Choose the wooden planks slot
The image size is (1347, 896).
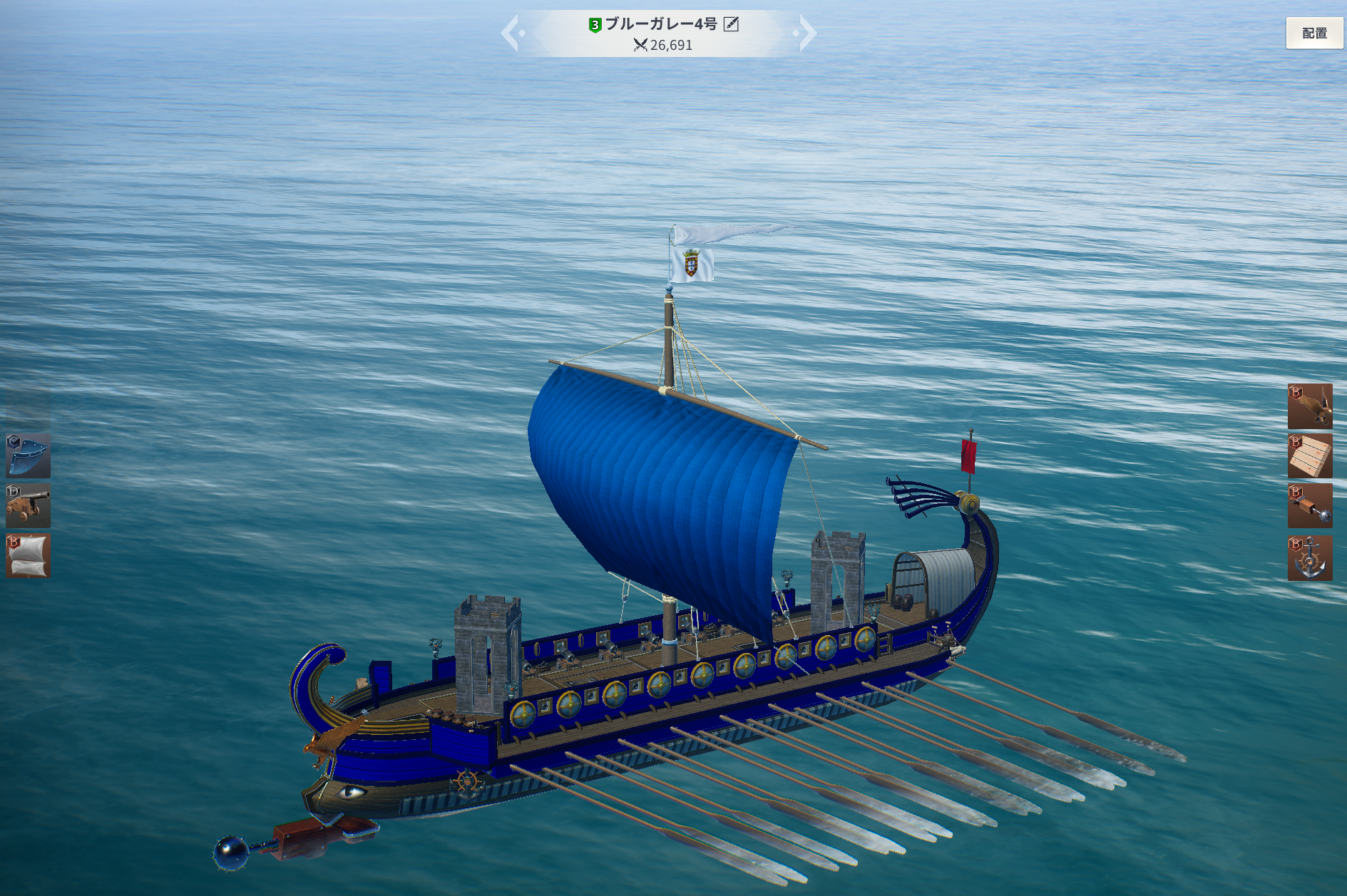[1310, 456]
